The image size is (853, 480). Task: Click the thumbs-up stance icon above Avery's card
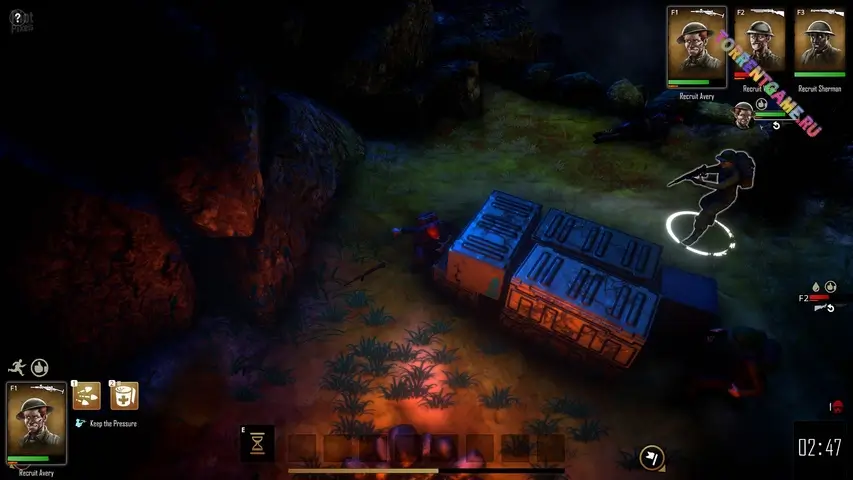coord(40,368)
